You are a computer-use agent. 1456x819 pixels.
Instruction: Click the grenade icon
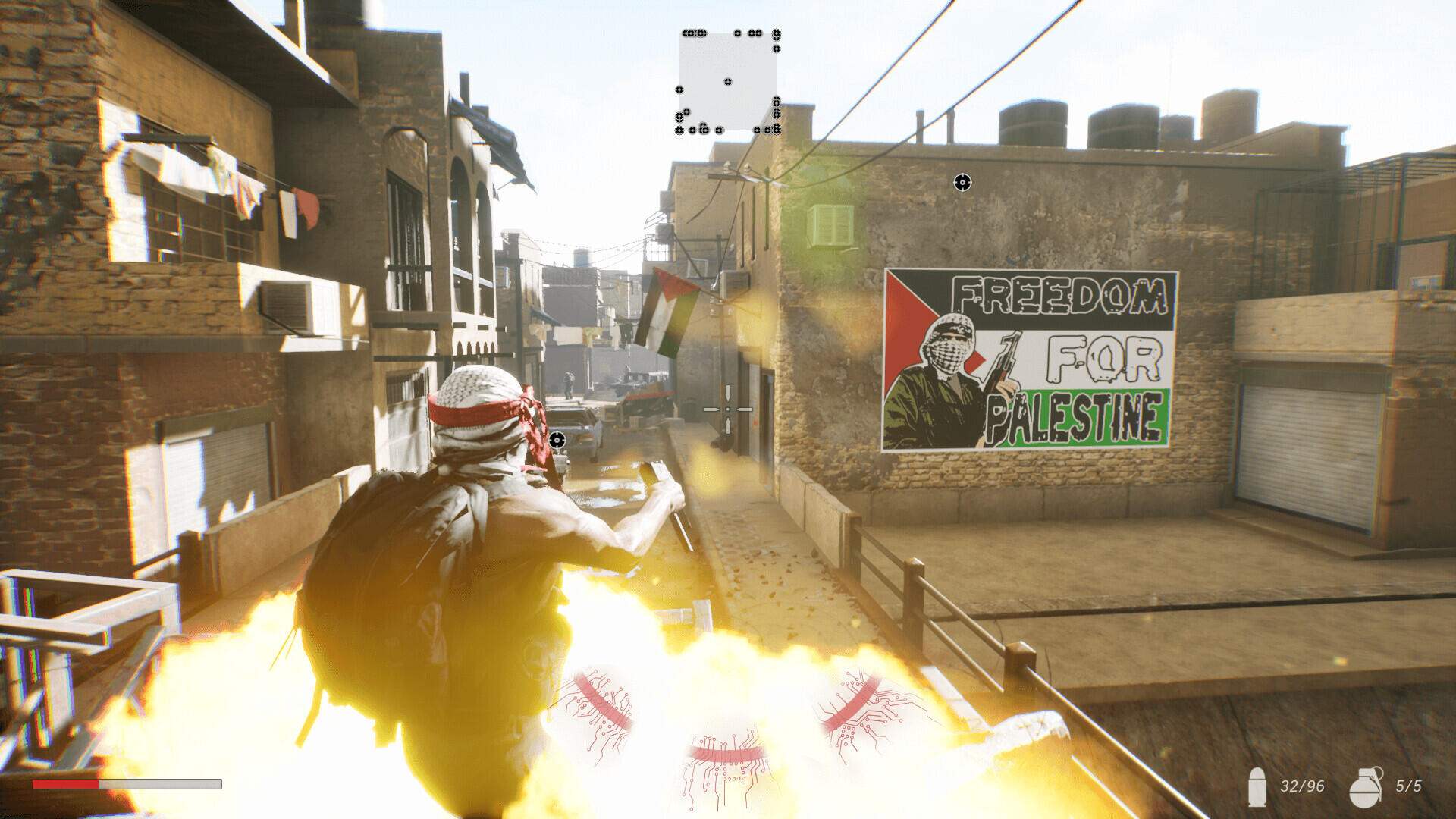pos(1366,786)
